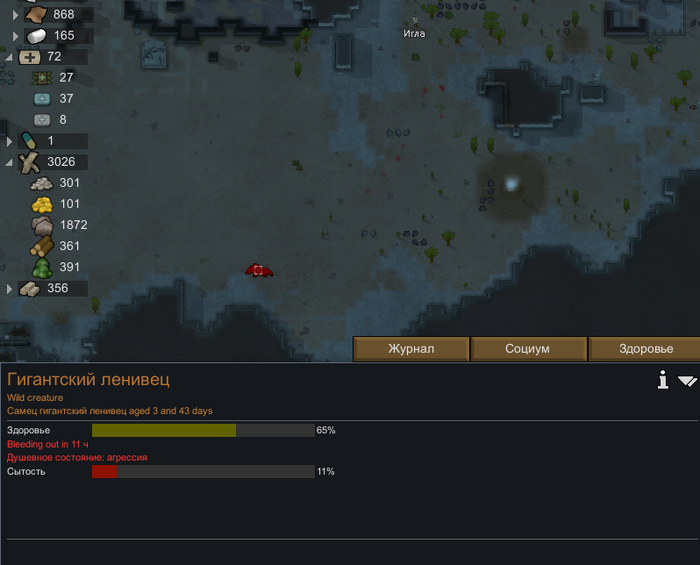The height and width of the screenshot is (565, 700).
Task: Select the silver resource showing 301
Action: 60,183
